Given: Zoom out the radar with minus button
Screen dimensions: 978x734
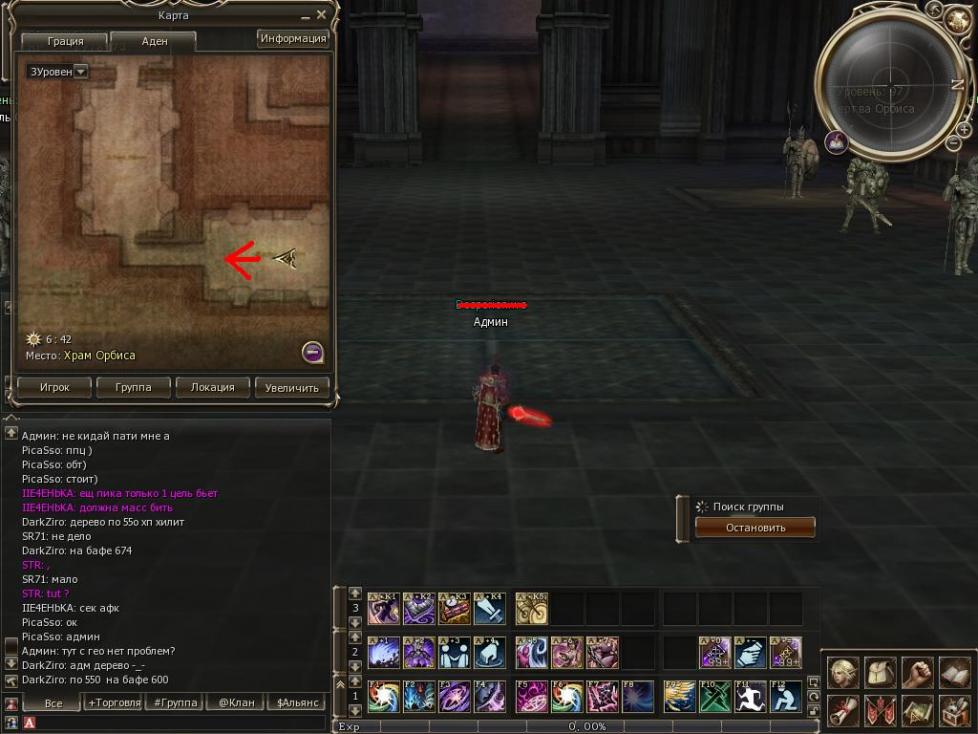Looking at the screenshot, I should 952,144.
